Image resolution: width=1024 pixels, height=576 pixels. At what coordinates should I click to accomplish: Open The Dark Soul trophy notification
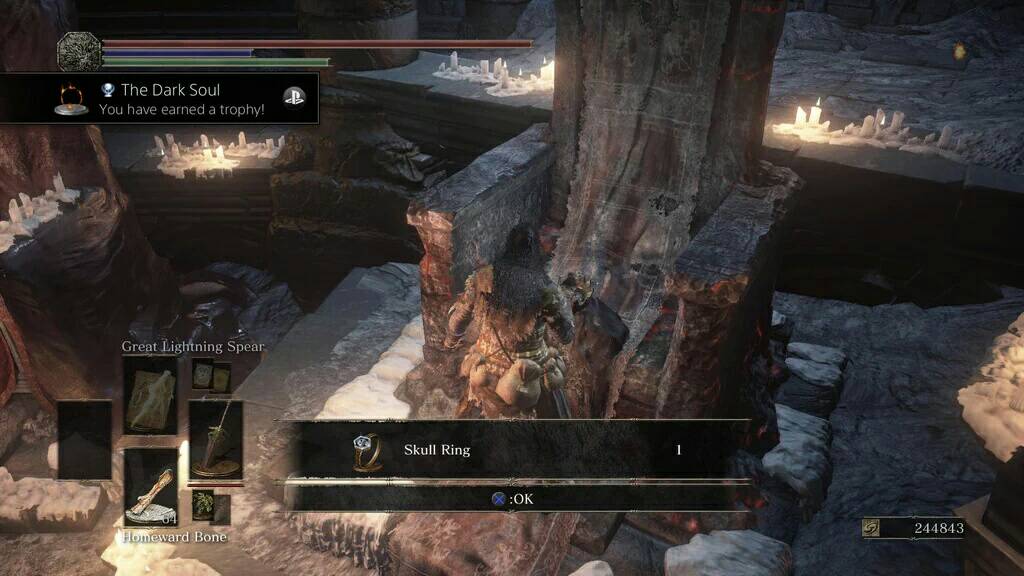point(160,99)
